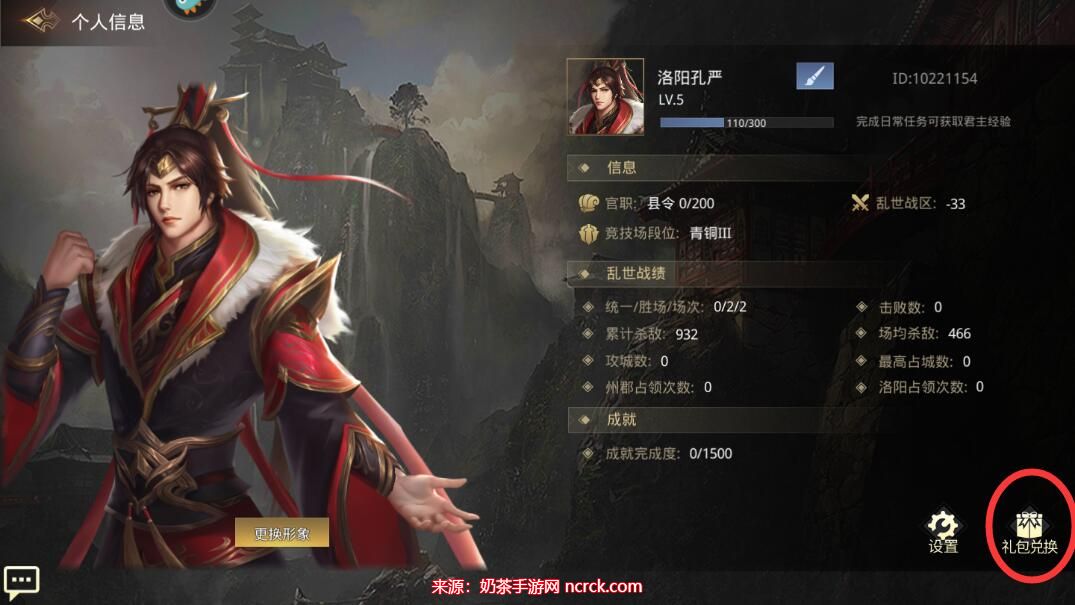This screenshot has width=1075, height=605.
Task: Edit player name with the brush icon
Action: tap(814, 76)
